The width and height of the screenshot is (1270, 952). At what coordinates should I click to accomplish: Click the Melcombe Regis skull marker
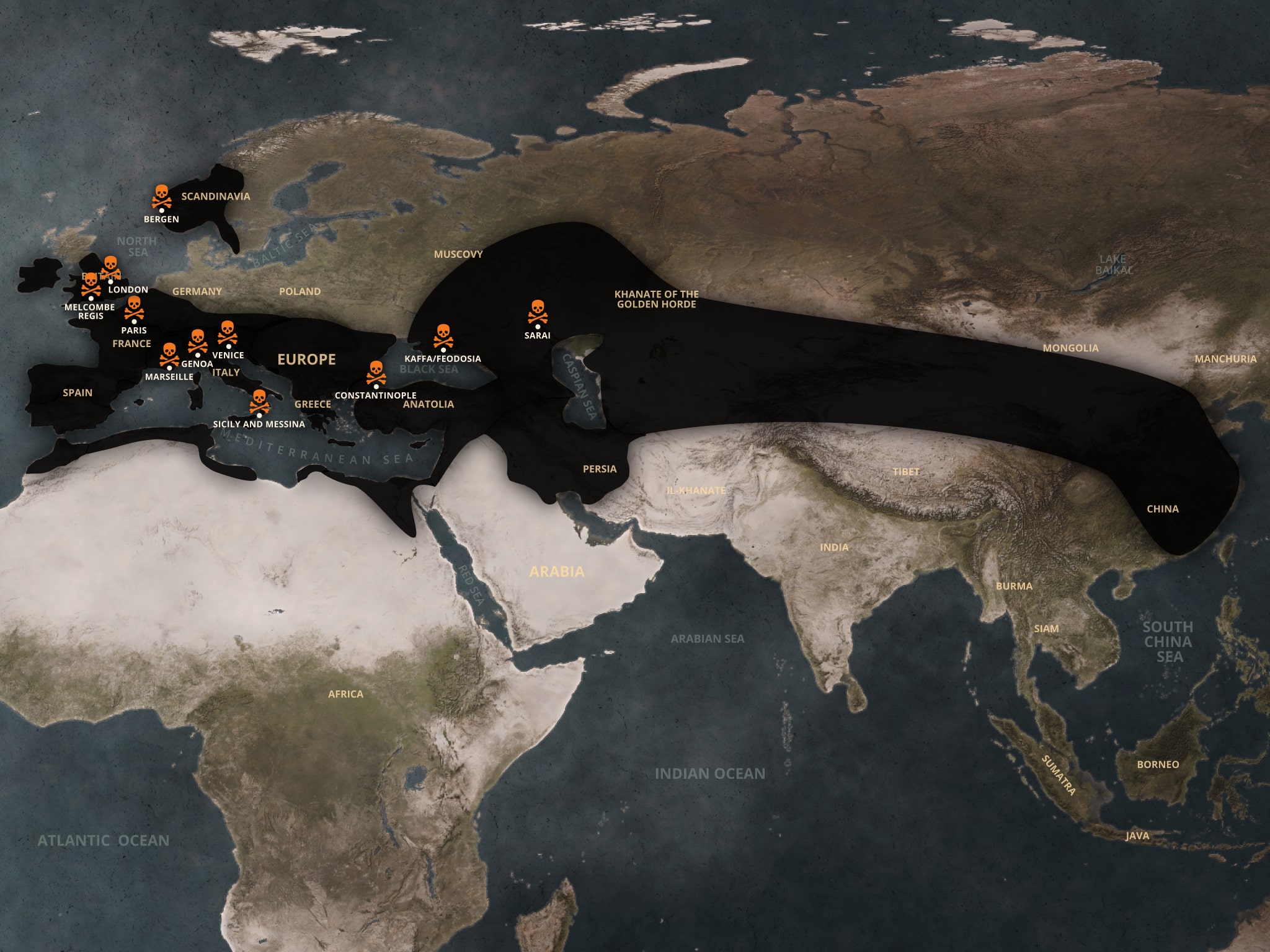(x=91, y=284)
